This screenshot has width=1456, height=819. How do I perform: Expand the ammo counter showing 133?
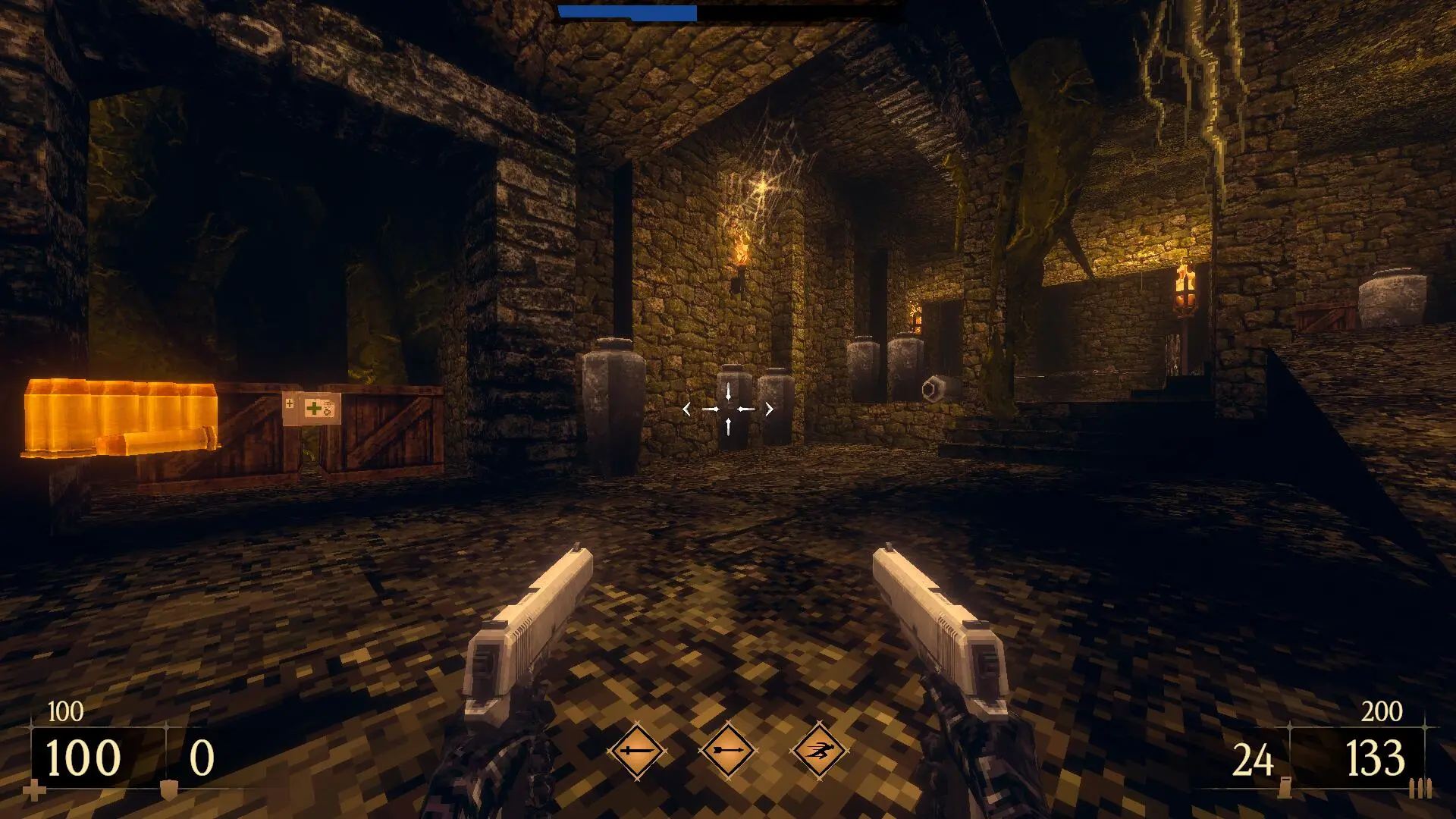click(1375, 756)
